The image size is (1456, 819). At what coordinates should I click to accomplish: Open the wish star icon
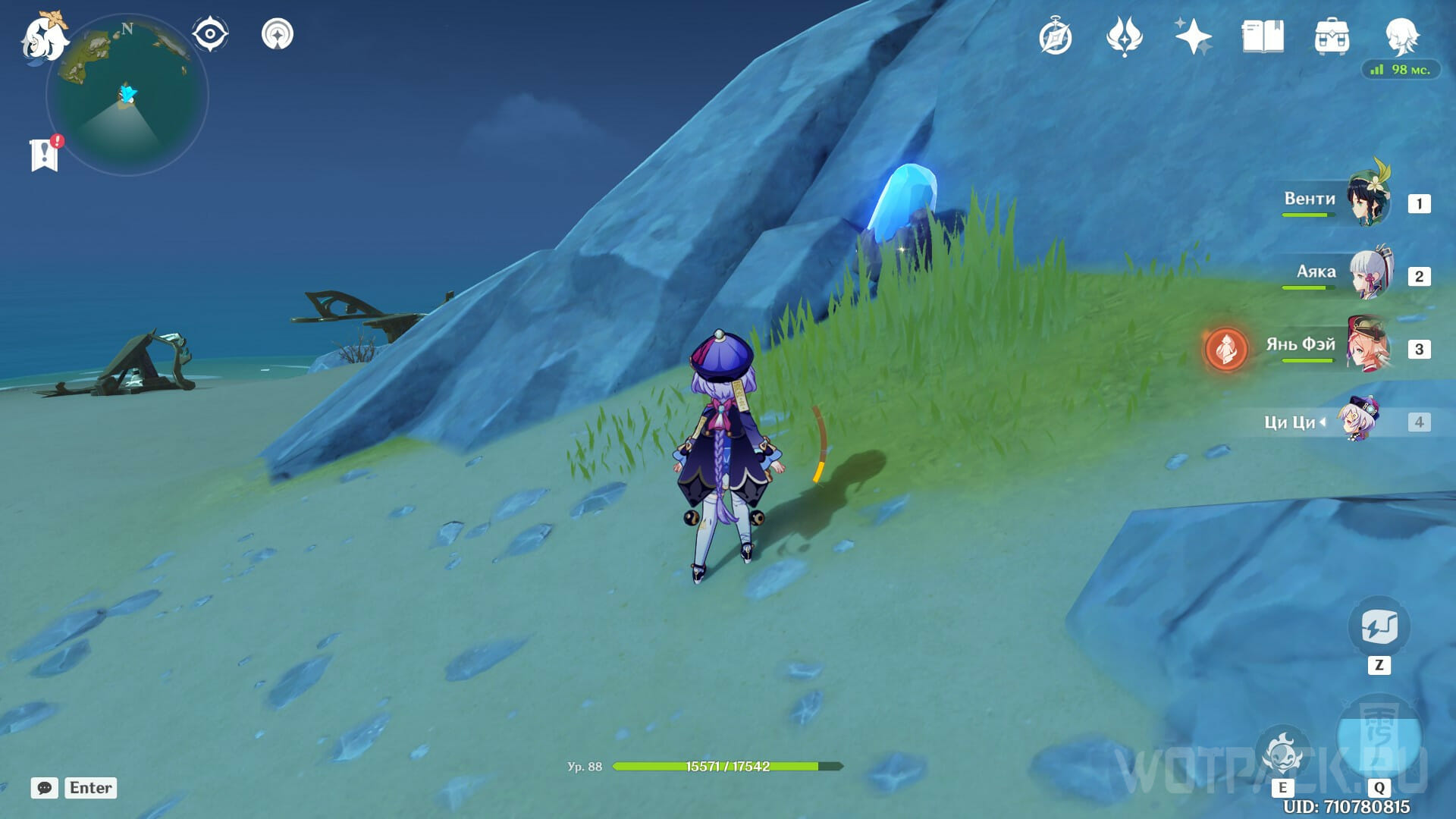pyautogui.click(x=1193, y=36)
